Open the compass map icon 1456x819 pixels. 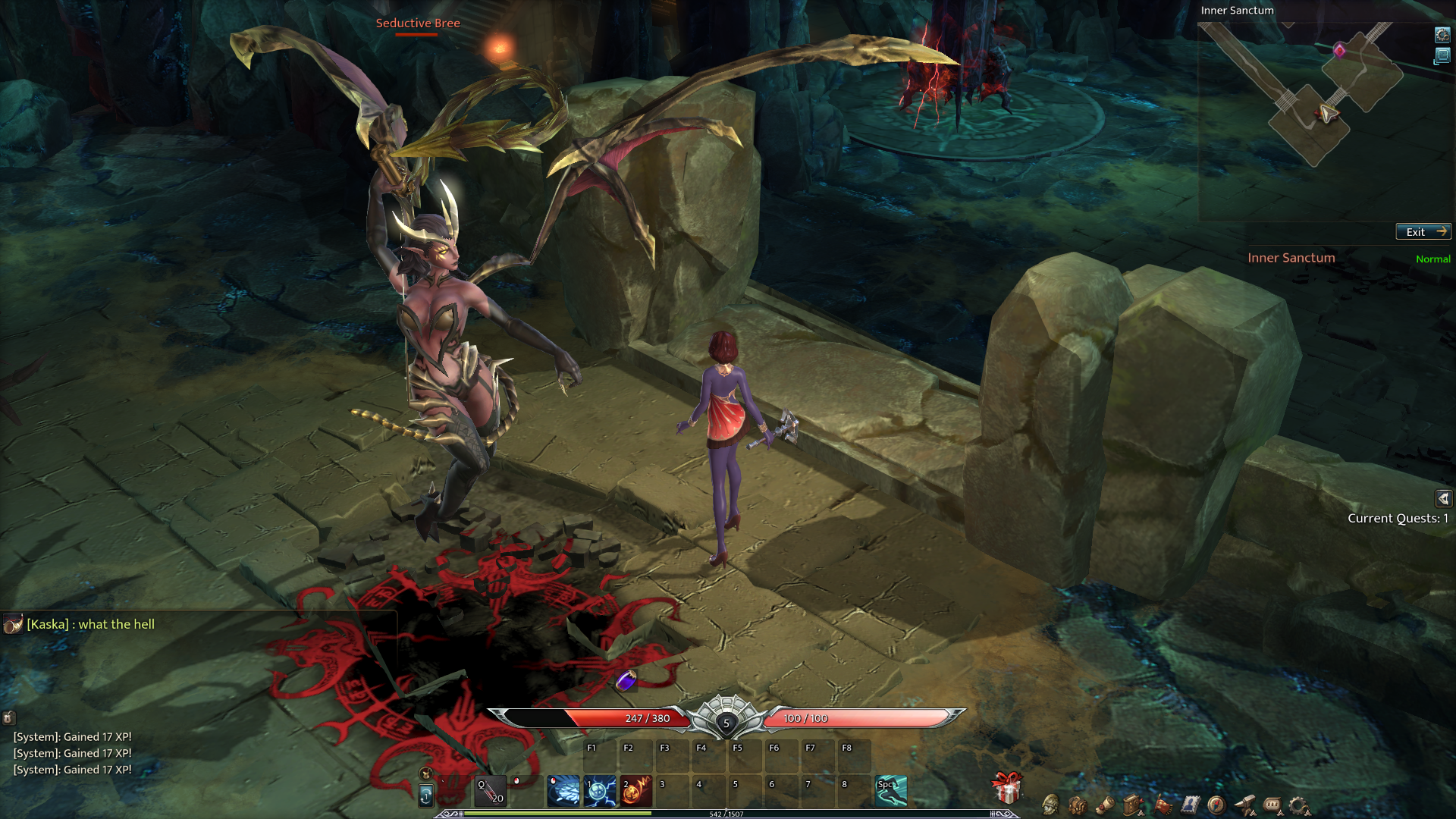pyautogui.click(x=1216, y=805)
